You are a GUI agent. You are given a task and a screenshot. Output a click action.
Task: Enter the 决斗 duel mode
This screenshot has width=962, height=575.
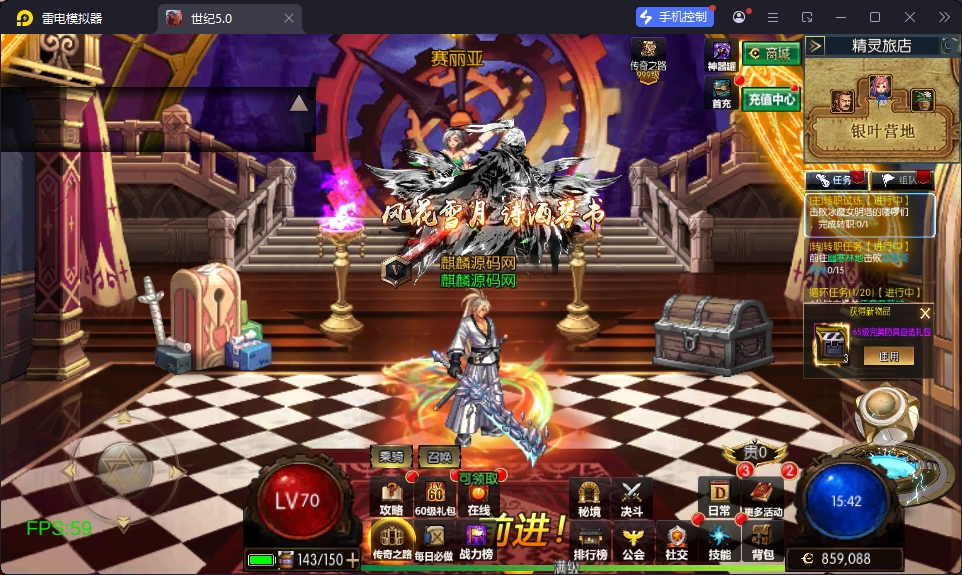[x=632, y=498]
